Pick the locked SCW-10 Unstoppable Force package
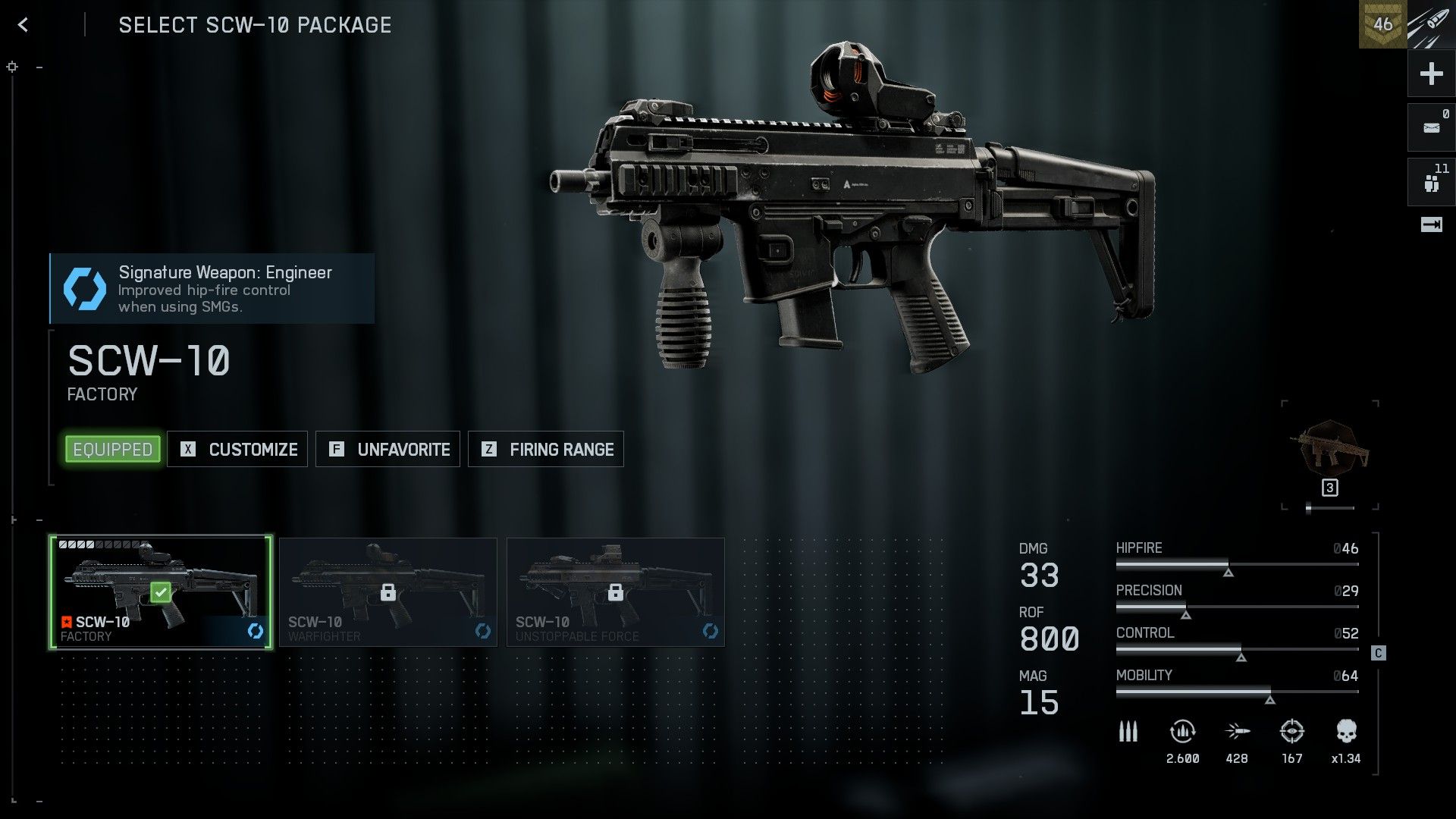The width and height of the screenshot is (1456, 819). 616,592
